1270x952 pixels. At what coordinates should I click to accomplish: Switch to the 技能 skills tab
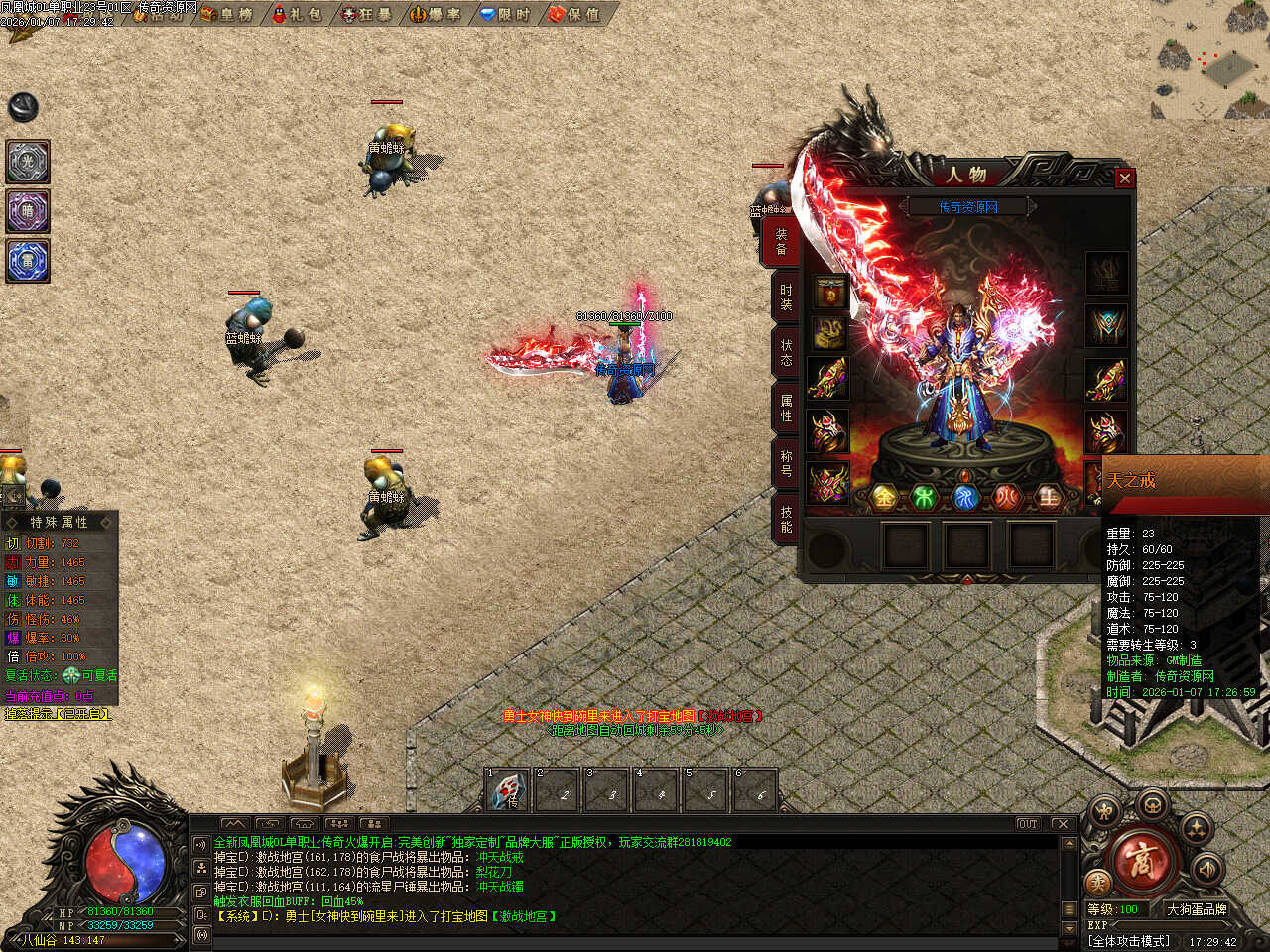tap(786, 519)
